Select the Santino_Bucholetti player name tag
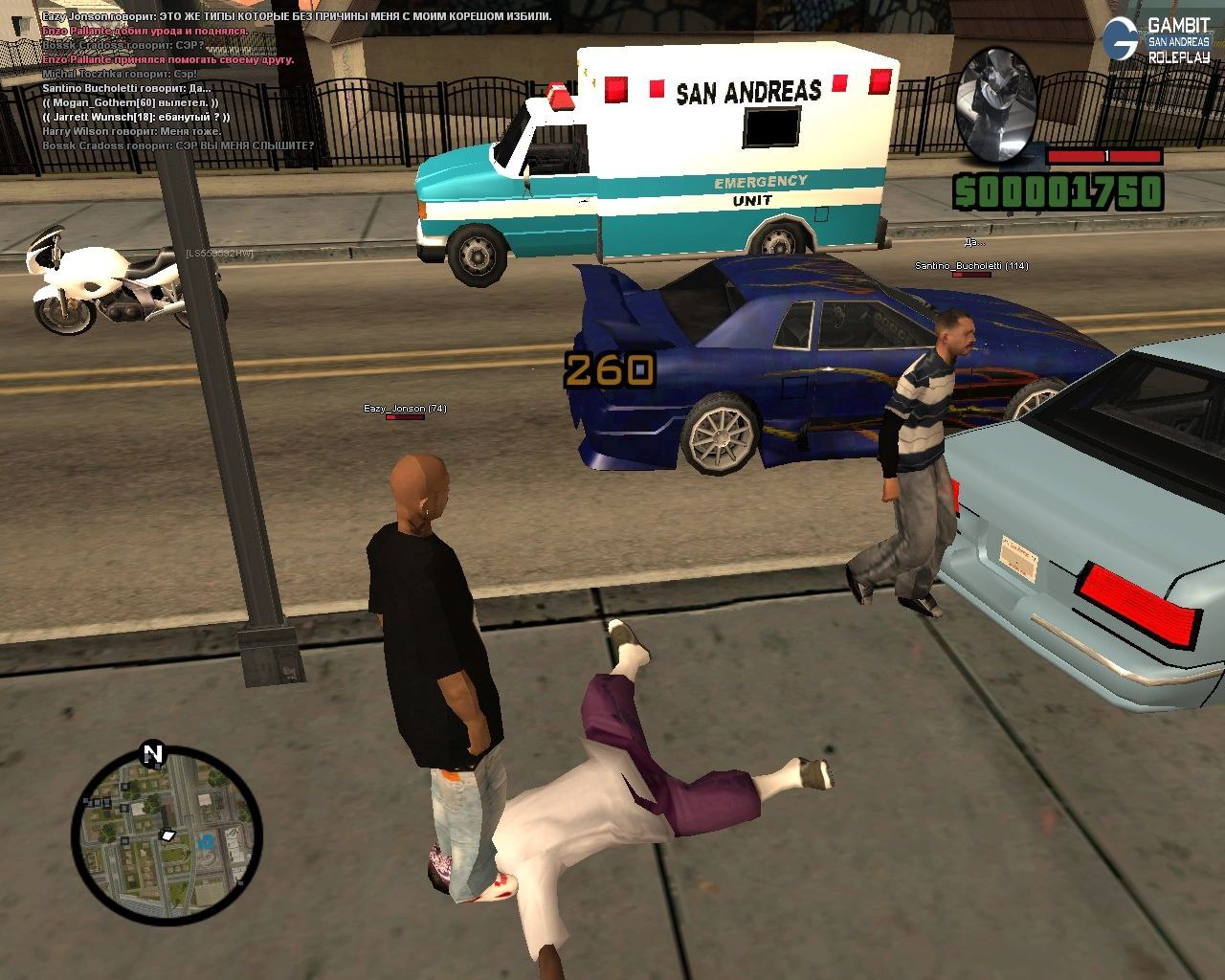The width and height of the screenshot is (1225, 980). coord(970,265)
